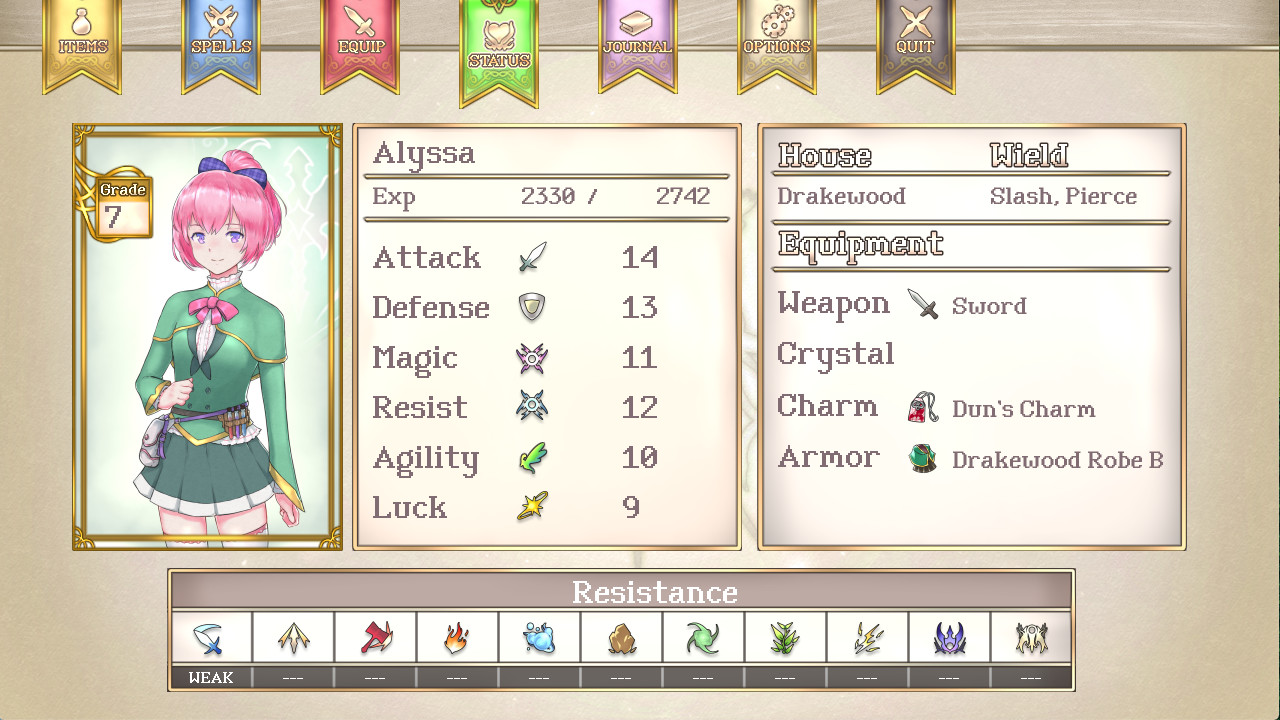
Task: Click the Slash icon marked WEAK
Action: (x=210, y=637)
